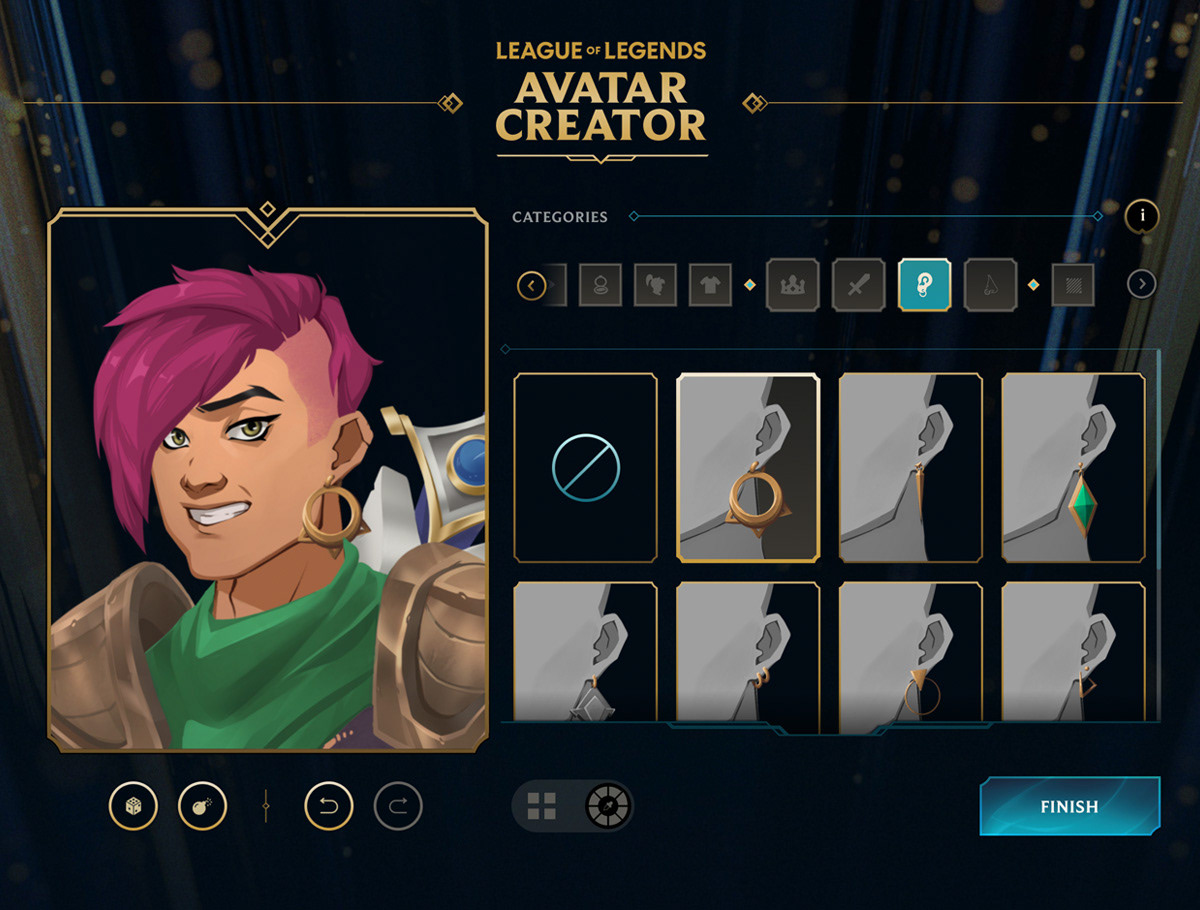Click the redo arrow button
The height and width of the screenshot is (910, 1200).
(398, 806)
